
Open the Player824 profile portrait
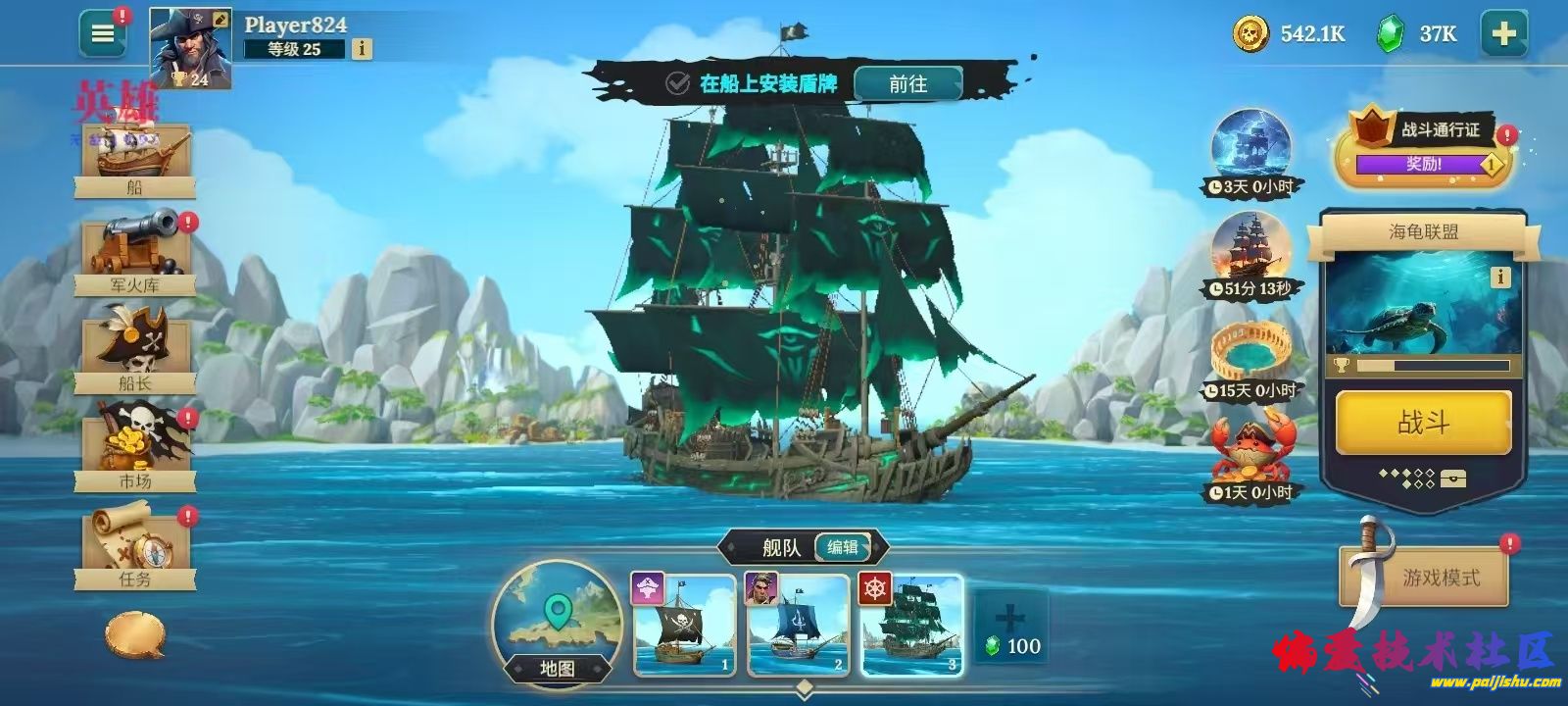point(190,49)
